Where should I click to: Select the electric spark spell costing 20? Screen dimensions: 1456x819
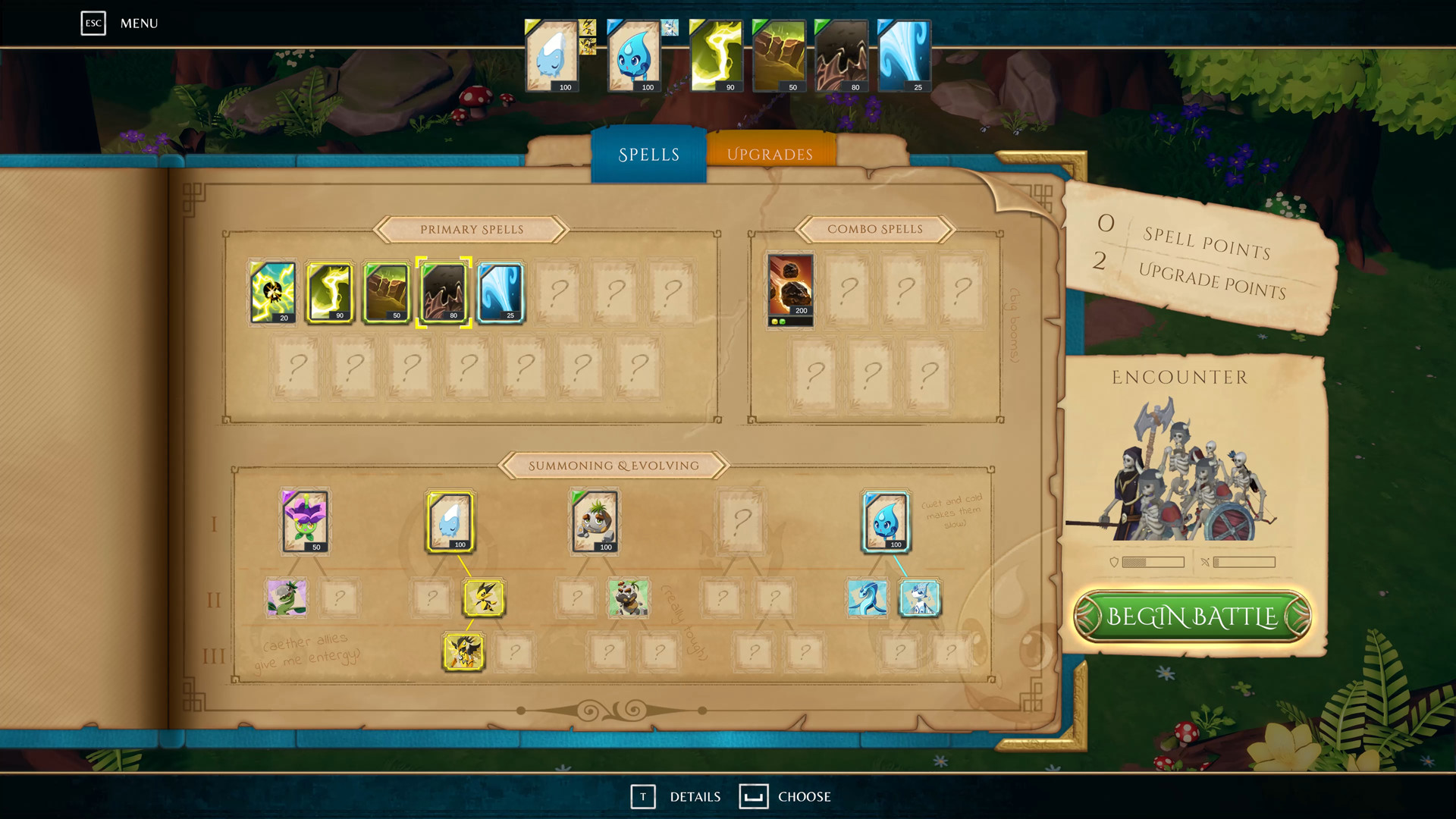(x=273, y=293)
